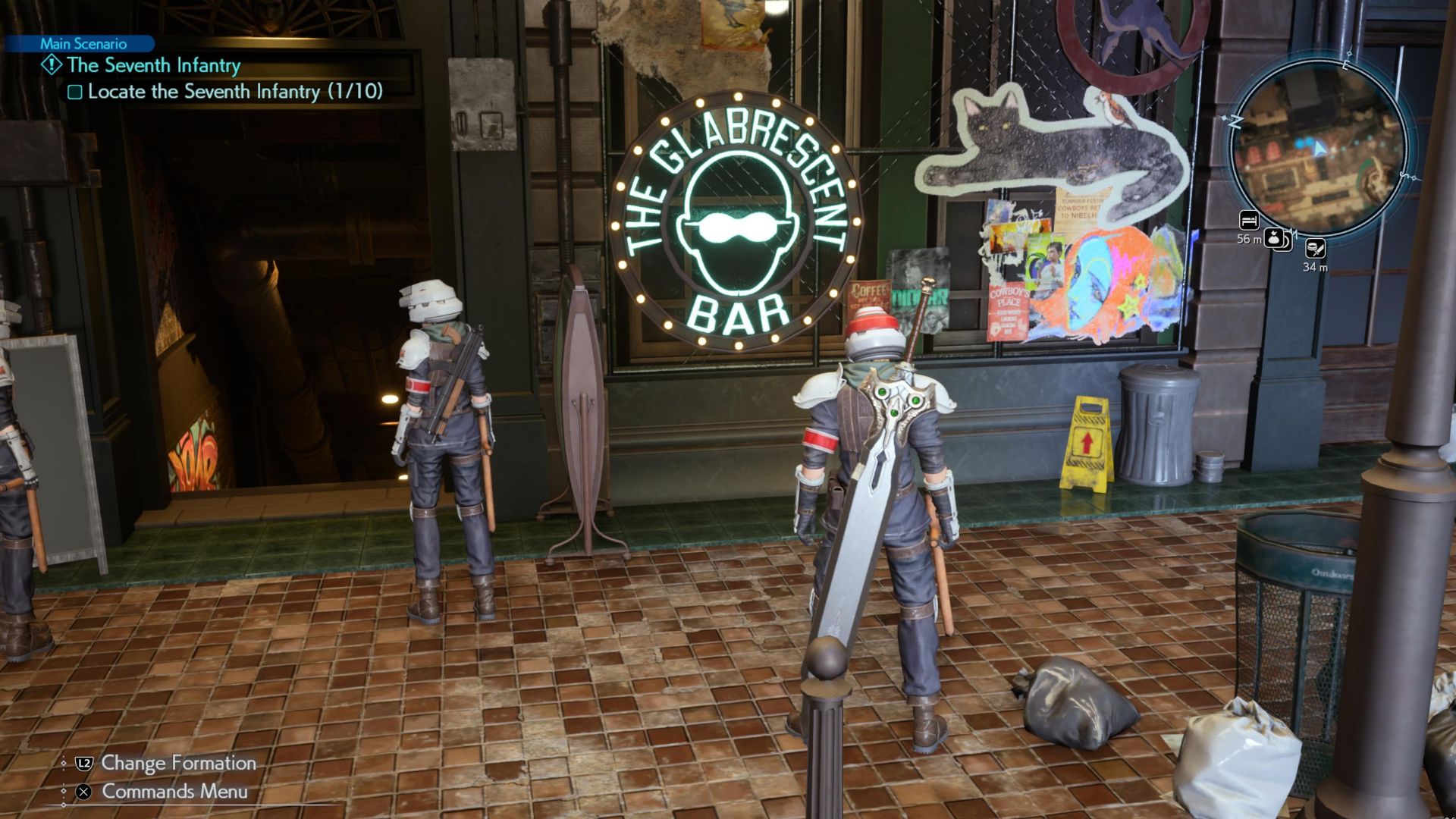Select the item shop pouch marker
1456x819 pixels.
click(1275, 239)
